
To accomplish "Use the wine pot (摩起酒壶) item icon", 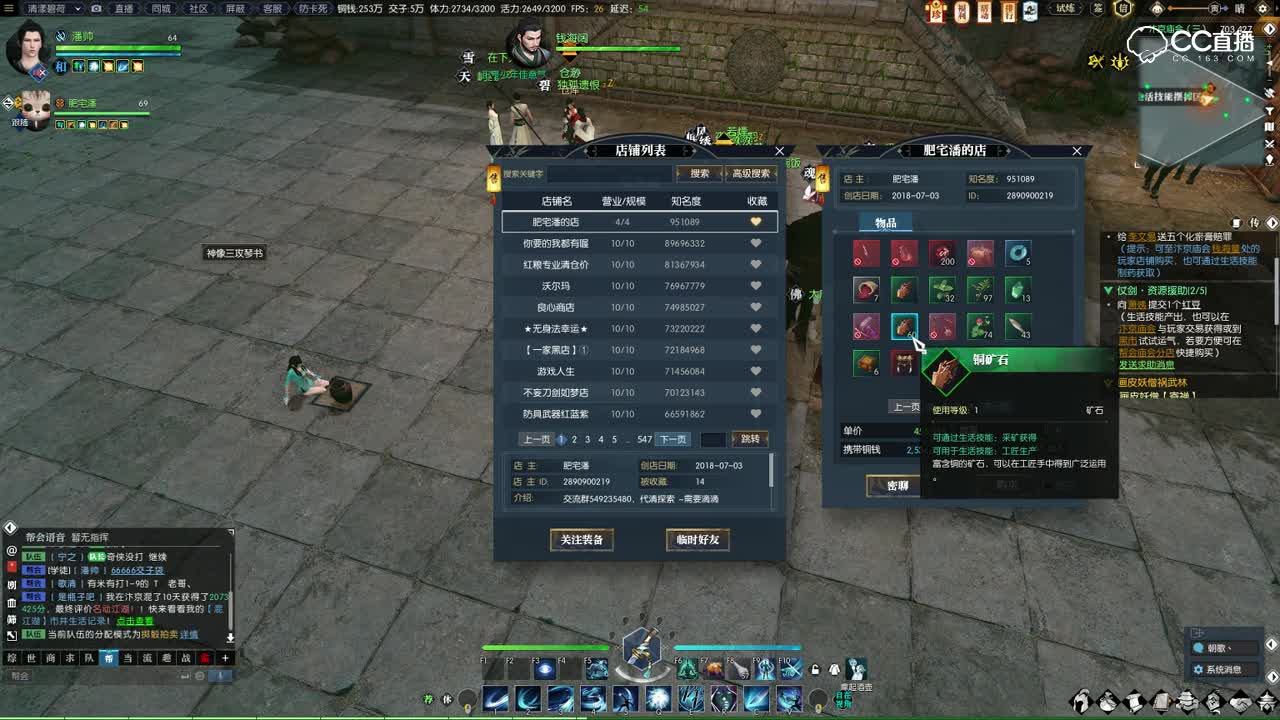I will (856, 669).
